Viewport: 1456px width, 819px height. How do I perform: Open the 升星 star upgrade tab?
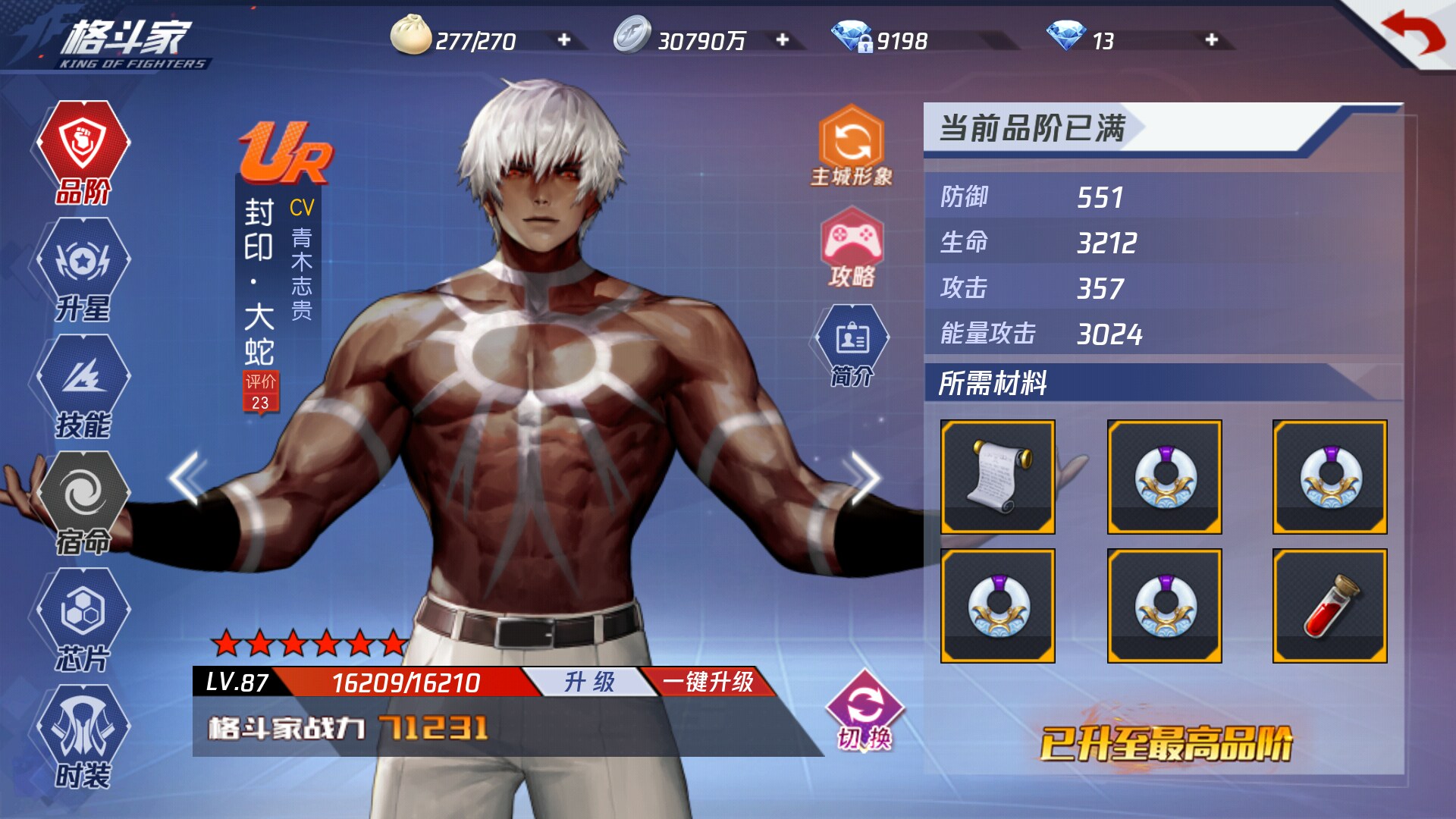click(x=83, y=270)
